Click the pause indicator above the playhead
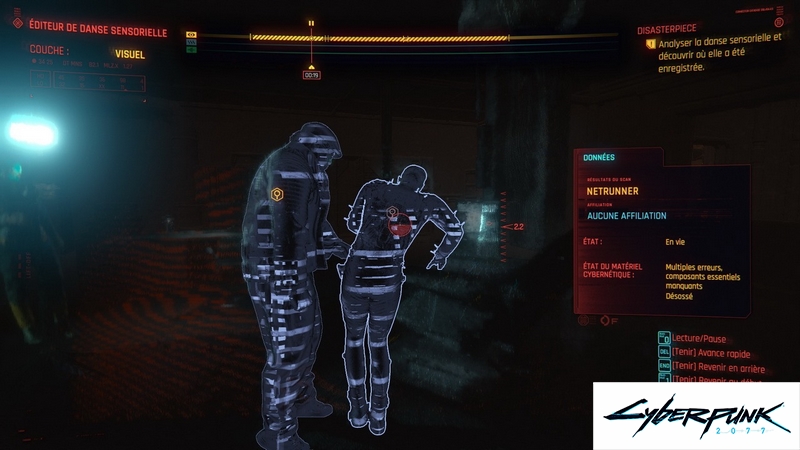The height and width of the screenshot is (450, 800). coord(311,22)
